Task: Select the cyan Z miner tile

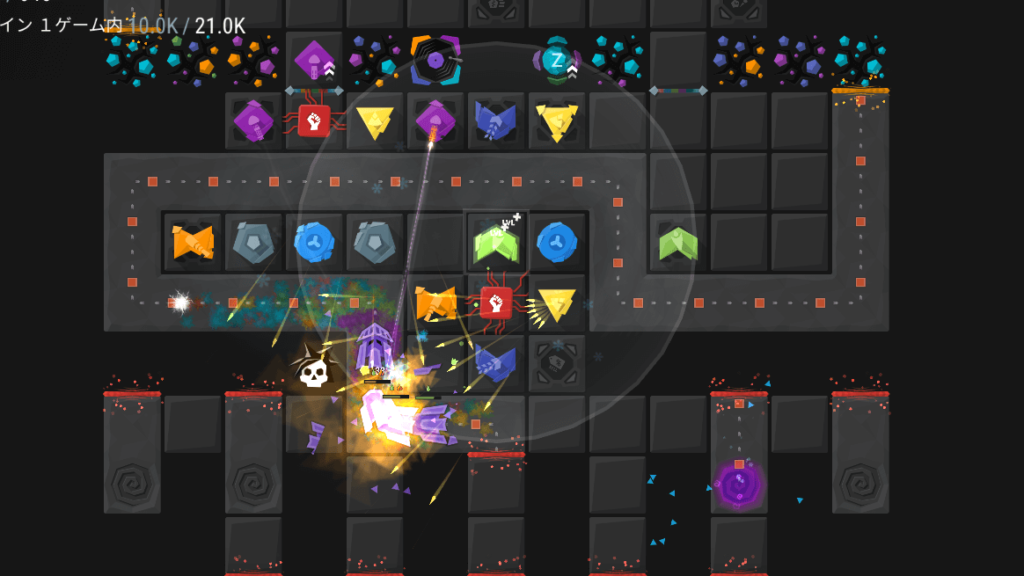Action: pyautogui.click(x=557, y=61)
